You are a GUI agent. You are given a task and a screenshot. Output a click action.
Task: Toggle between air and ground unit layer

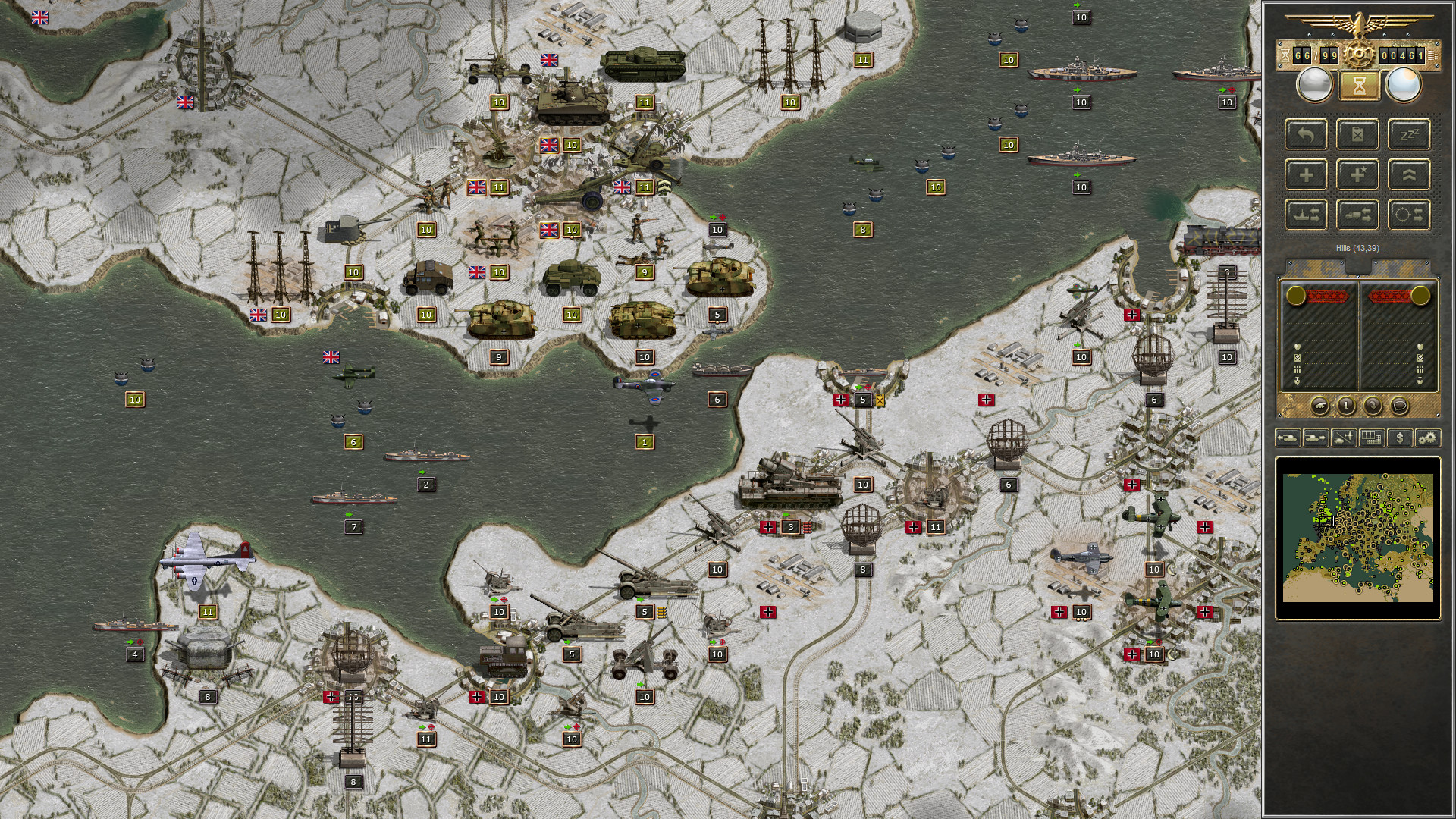[x=1342, y=438]
